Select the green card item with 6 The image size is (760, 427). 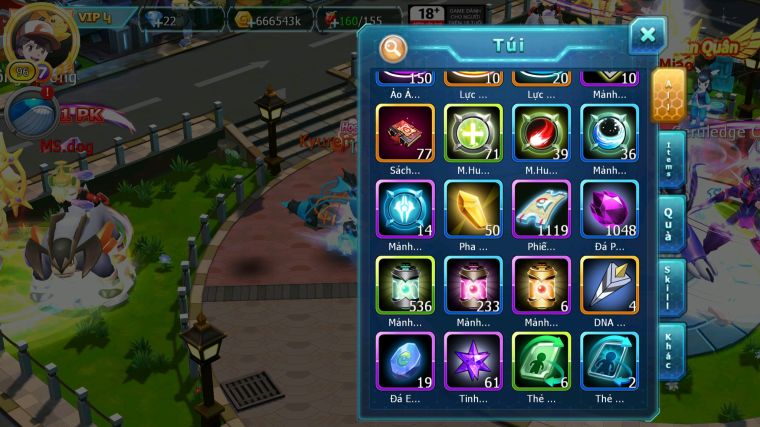click(x=541, y=361)
